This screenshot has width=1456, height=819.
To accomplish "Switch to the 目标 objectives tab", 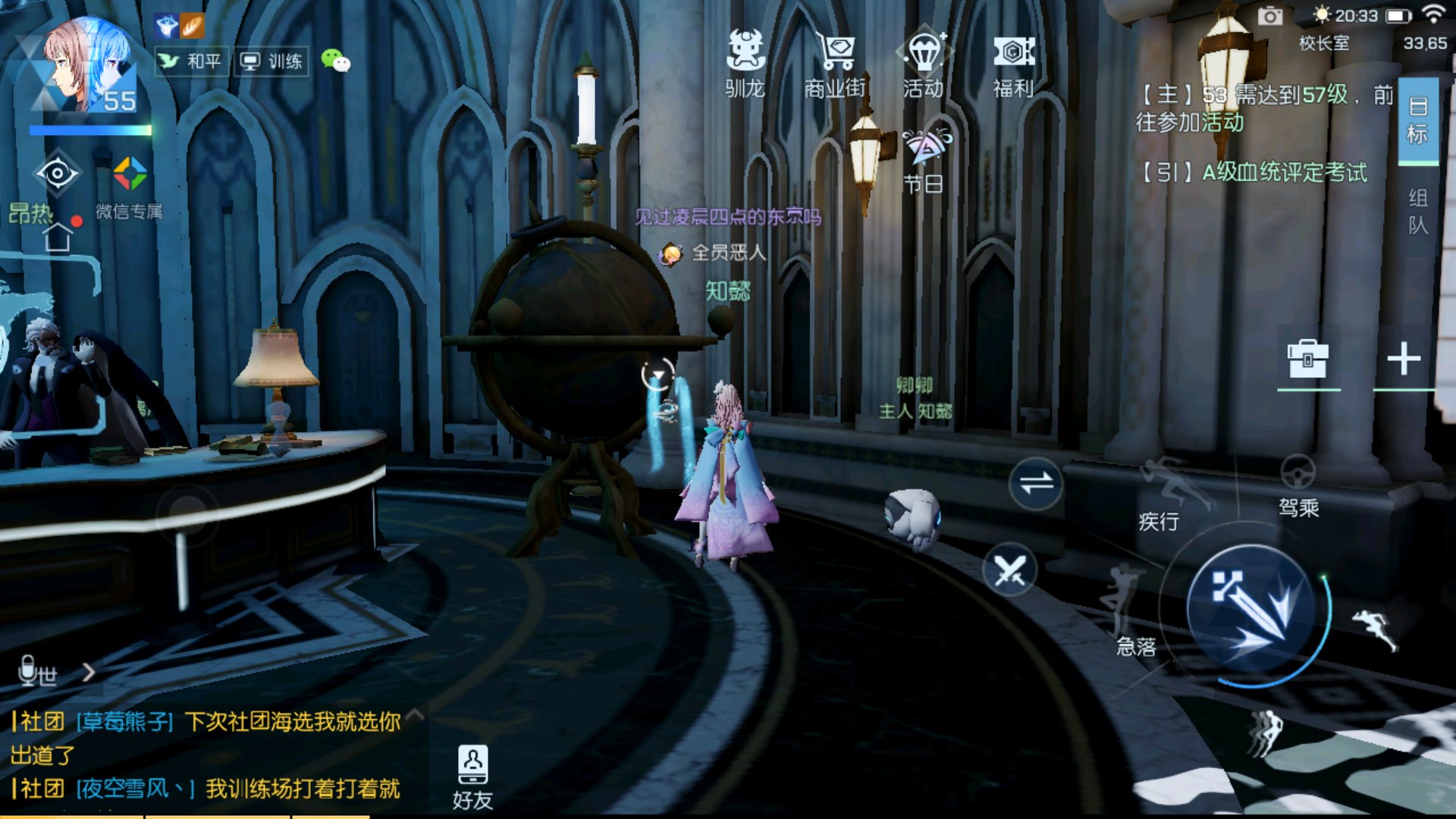I will click(1417, 120).
